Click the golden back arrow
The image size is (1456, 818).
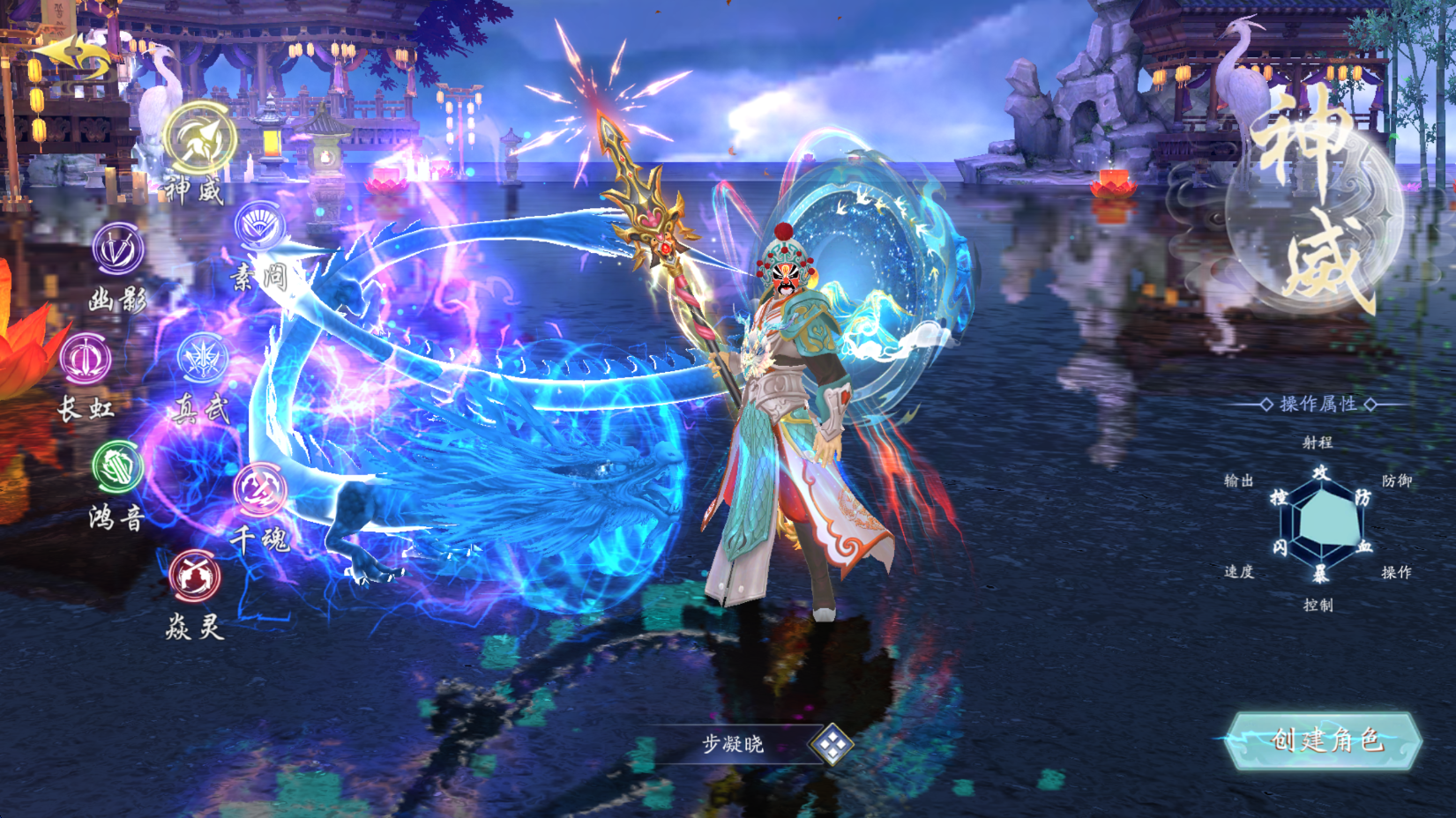72,56
